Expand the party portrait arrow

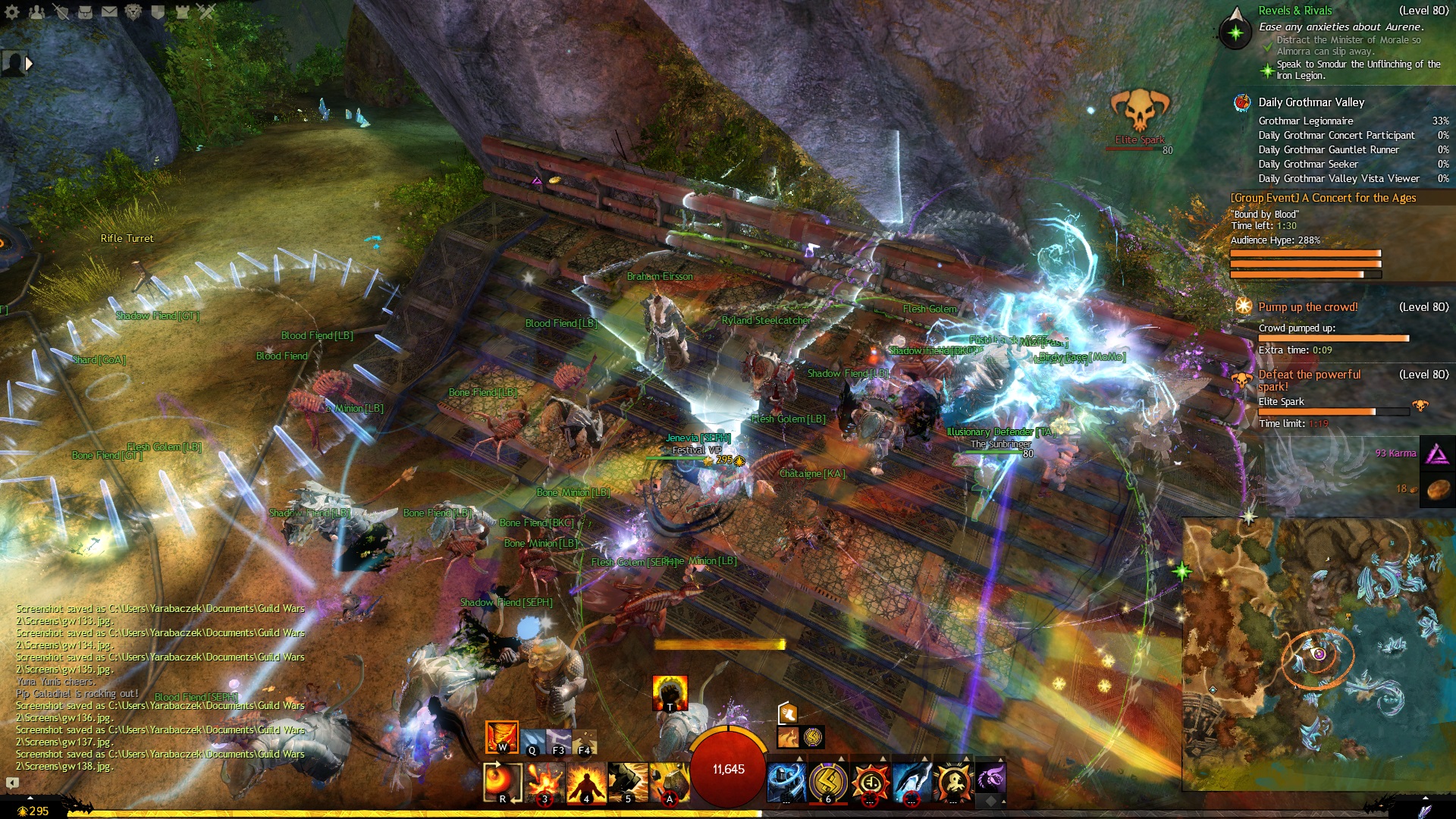pos(29,64)
